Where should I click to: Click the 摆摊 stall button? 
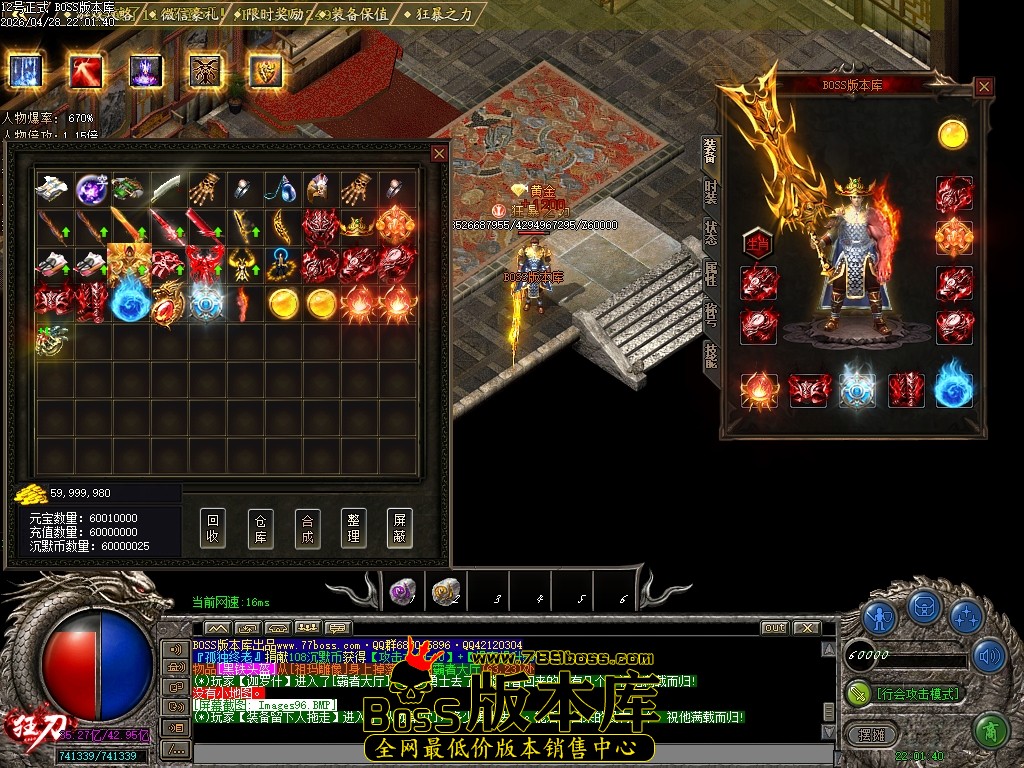[x=879, y=734]
